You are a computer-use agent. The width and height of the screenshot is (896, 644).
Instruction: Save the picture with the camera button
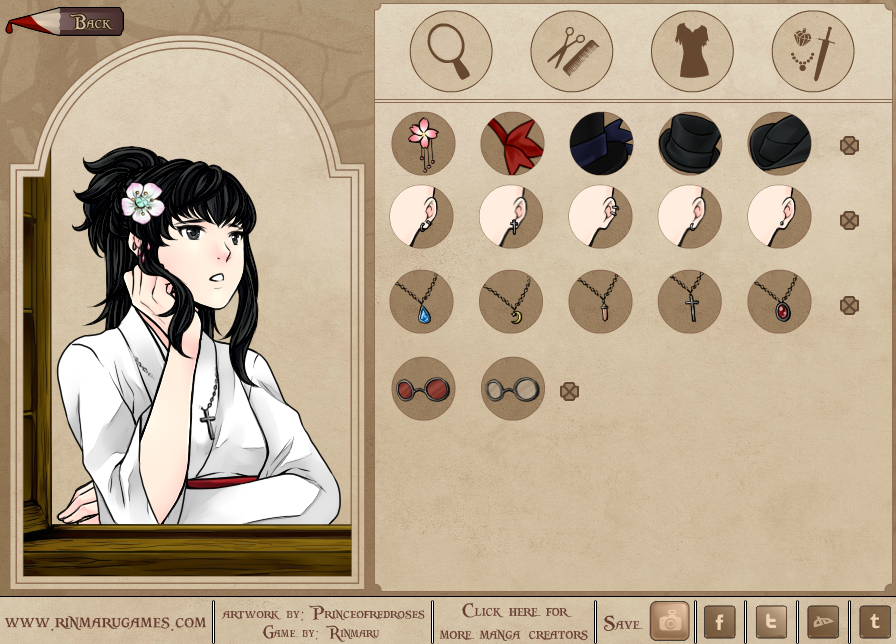pyautogui.click(x=669, y=622)
